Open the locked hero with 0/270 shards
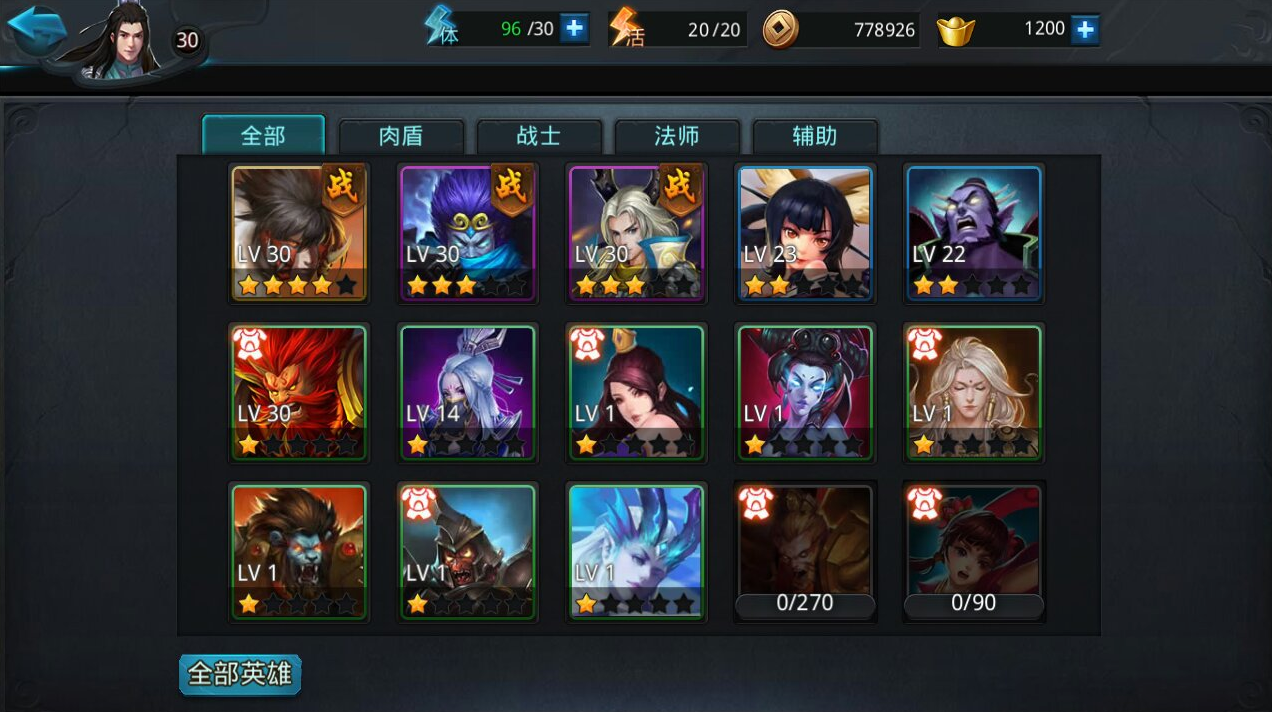 point(805,553)
